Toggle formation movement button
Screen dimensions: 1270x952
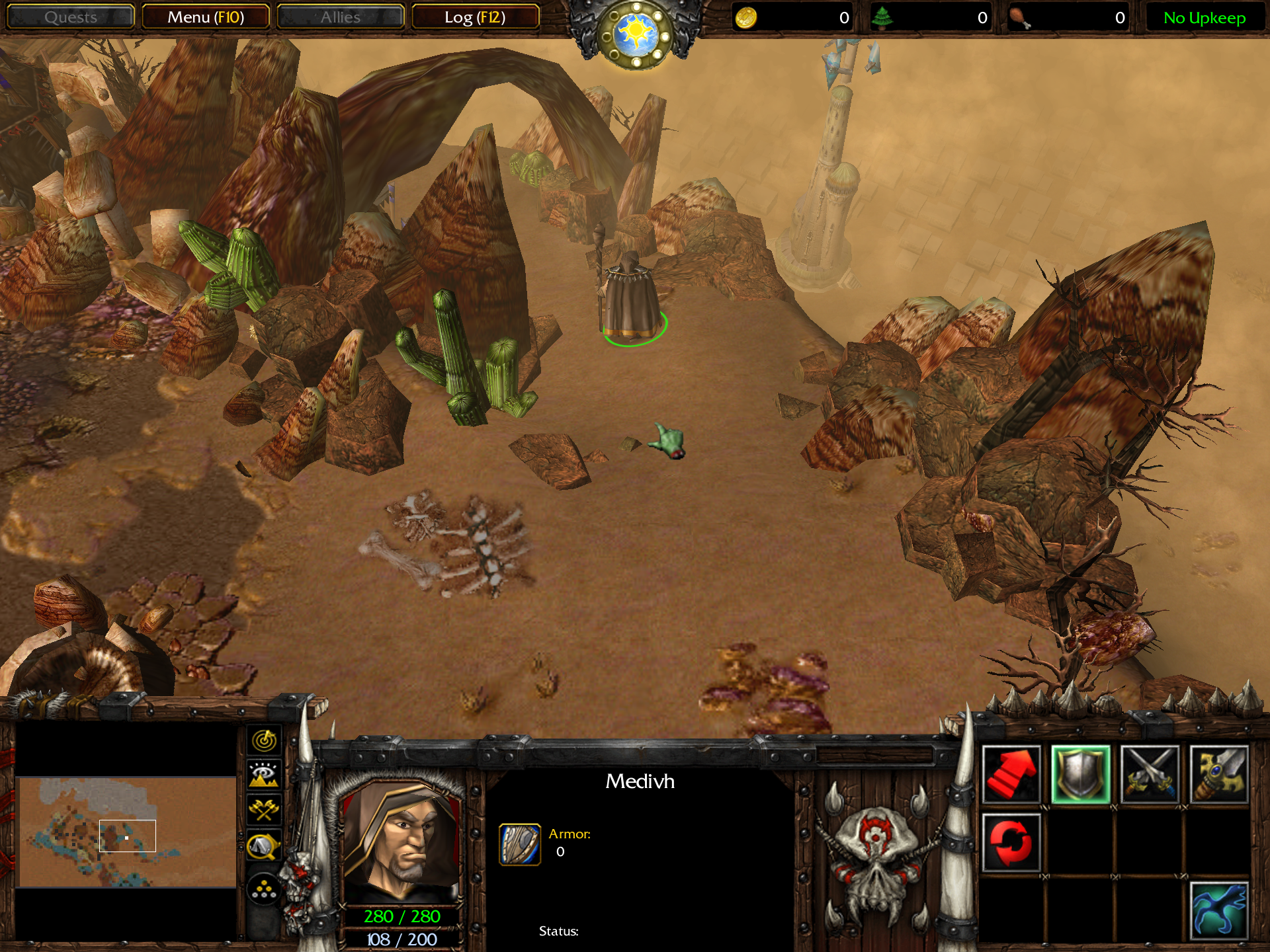click(x=264, y=889)
